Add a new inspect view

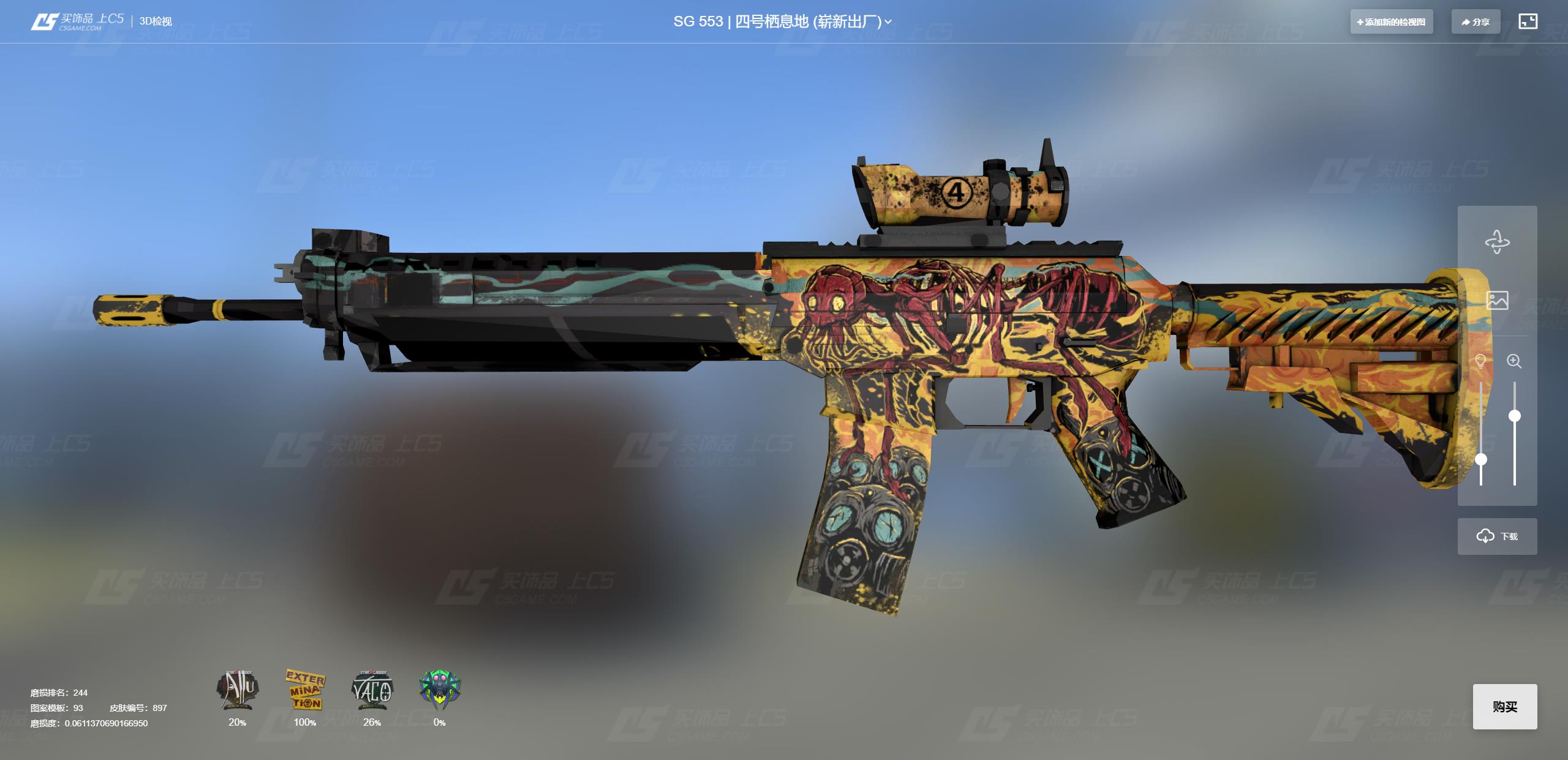[x=1391, y=22]
